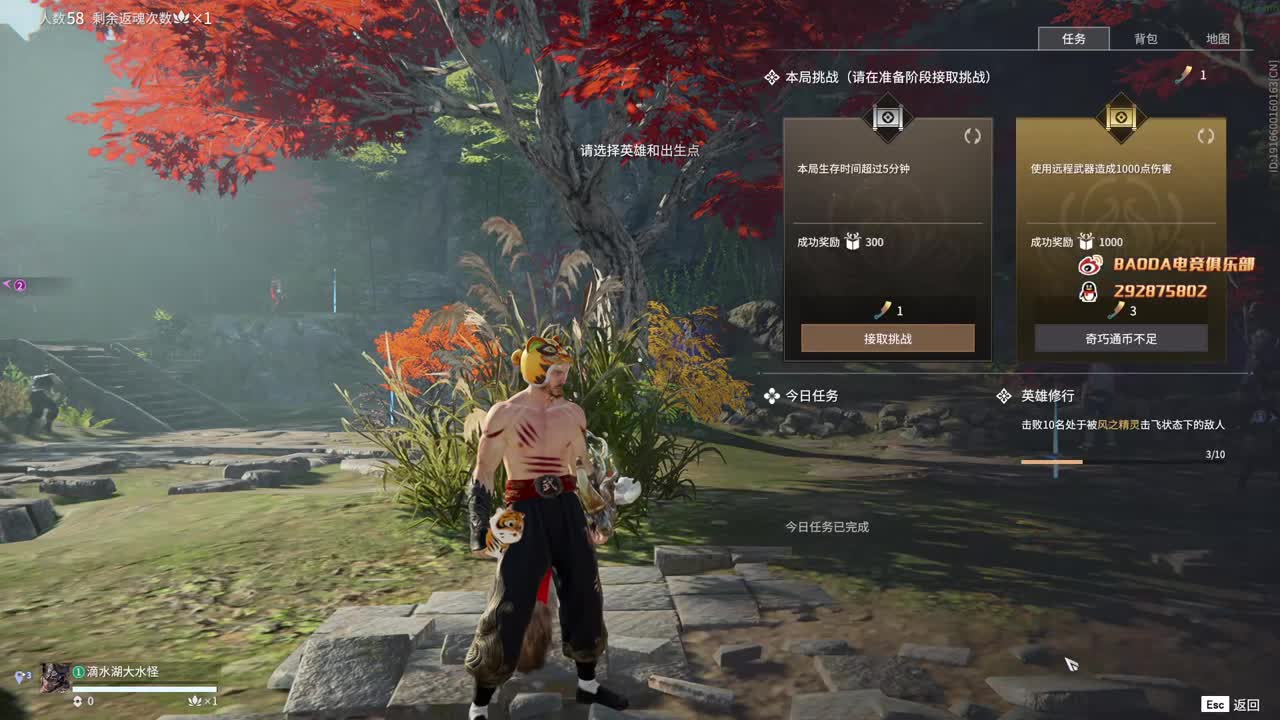Image resolution: width=1280 pixels, height=720 pixels.
Task: Click the QQ penguin icon above the number
Action: coord(1090,291)
